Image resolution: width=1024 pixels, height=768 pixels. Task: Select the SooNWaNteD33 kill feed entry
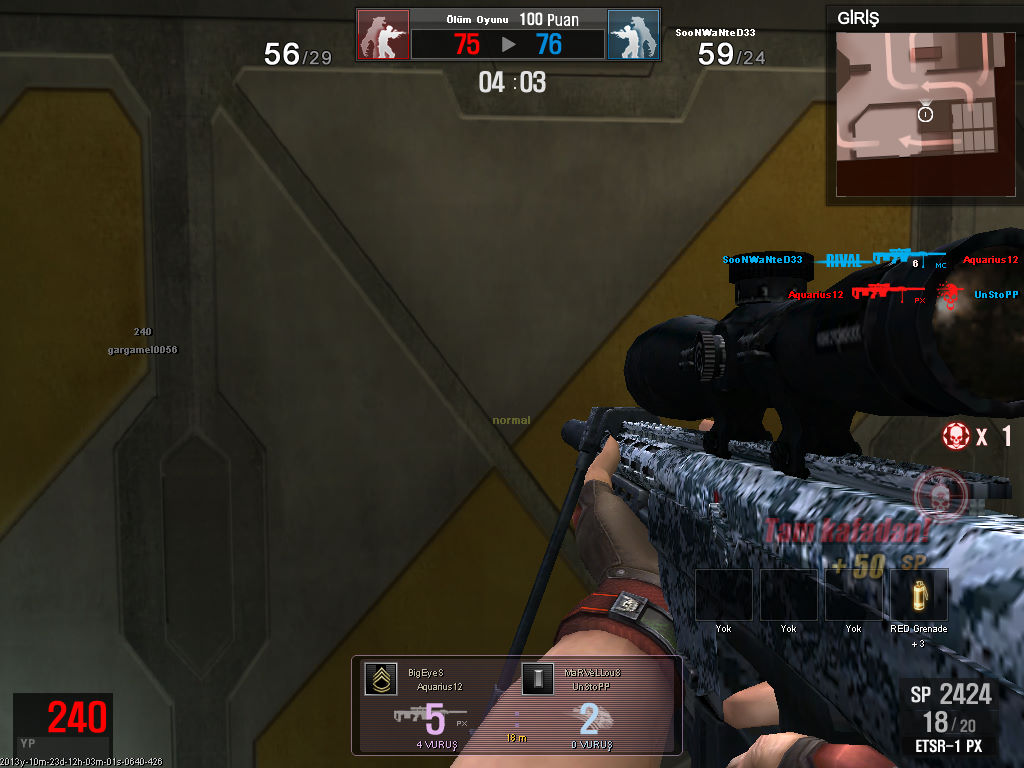[x=870, y=260]
